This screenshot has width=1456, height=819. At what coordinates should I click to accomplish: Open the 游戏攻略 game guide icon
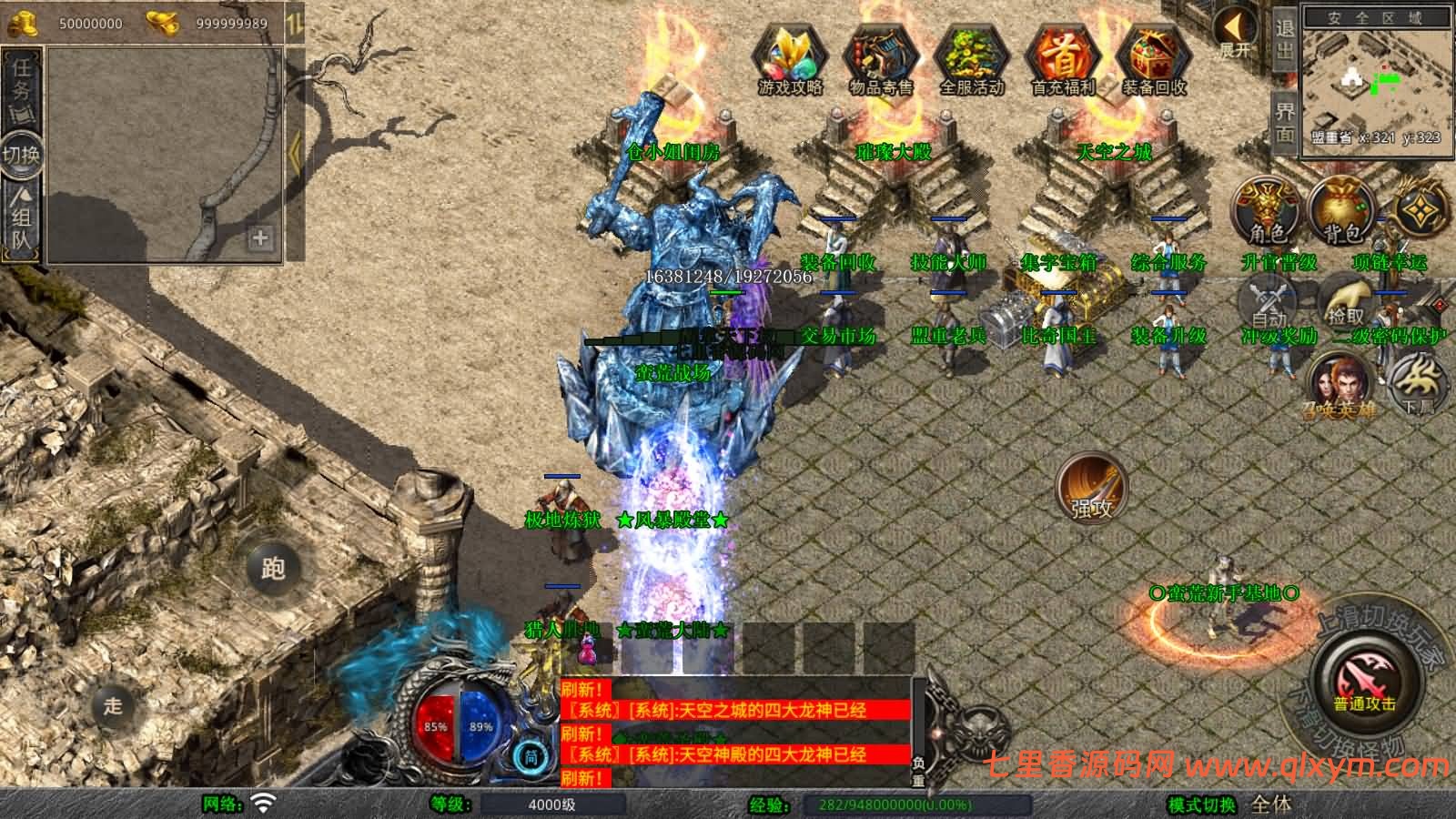(x=789, y=58)
